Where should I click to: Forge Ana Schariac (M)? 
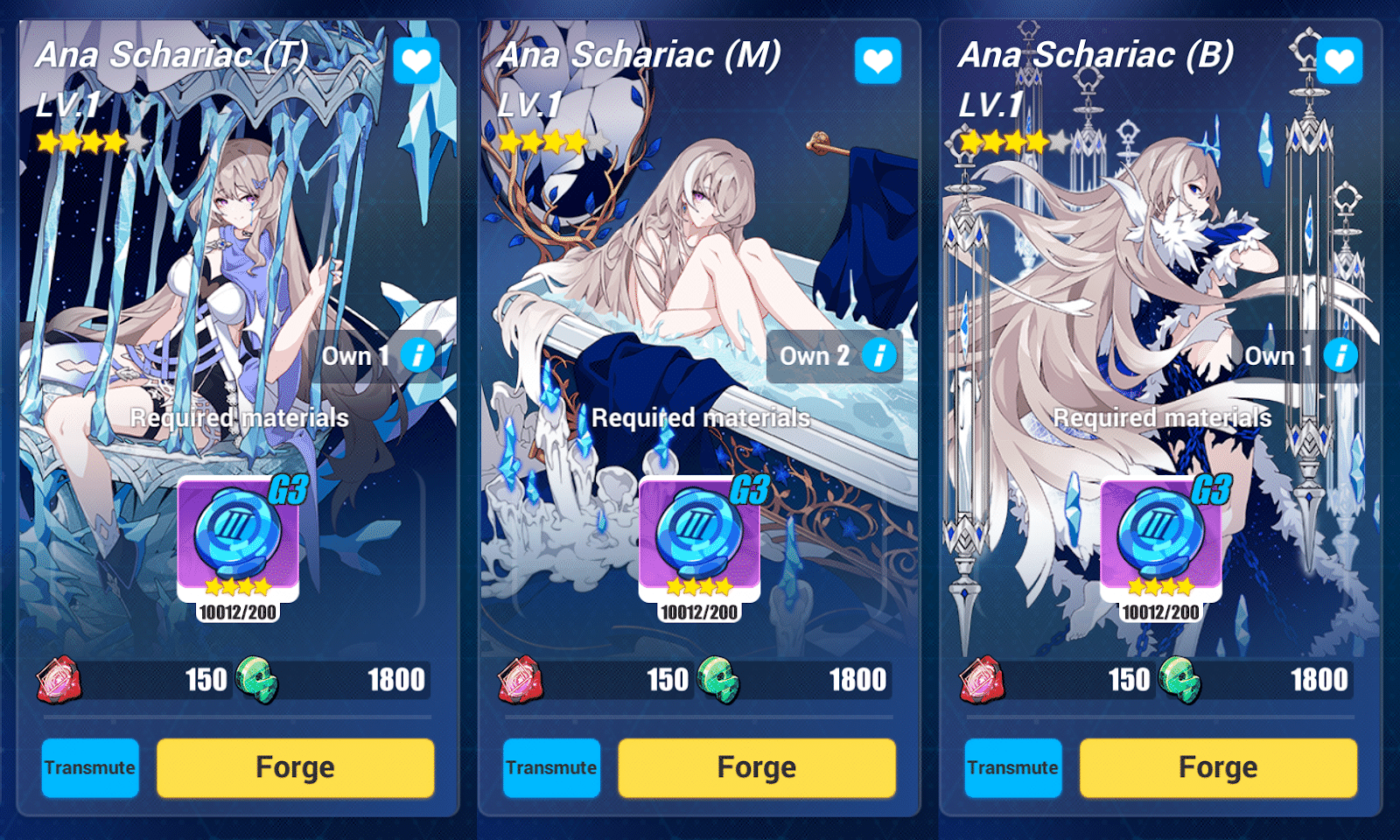[x=756, y=767]
